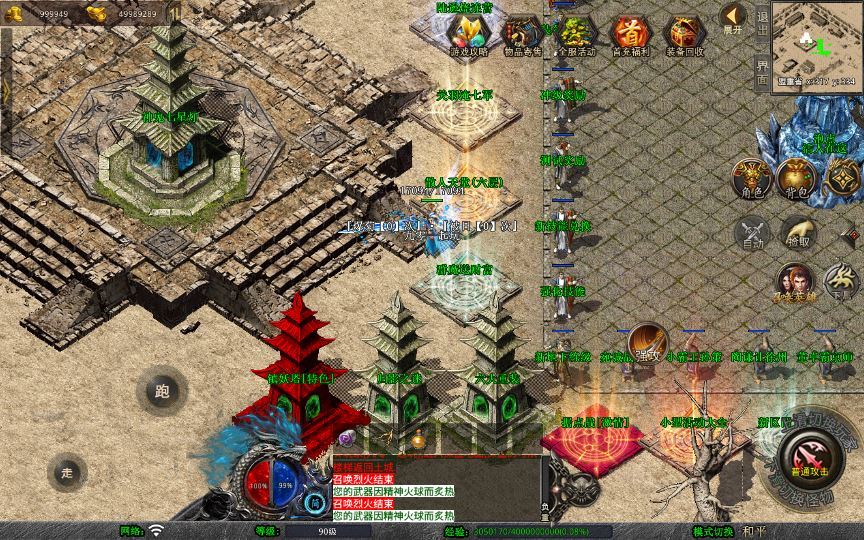Activate the 强攻 strong attack skill
Image resolution: width=864 pixels, height=540 pixels.
tap(647, 341)
